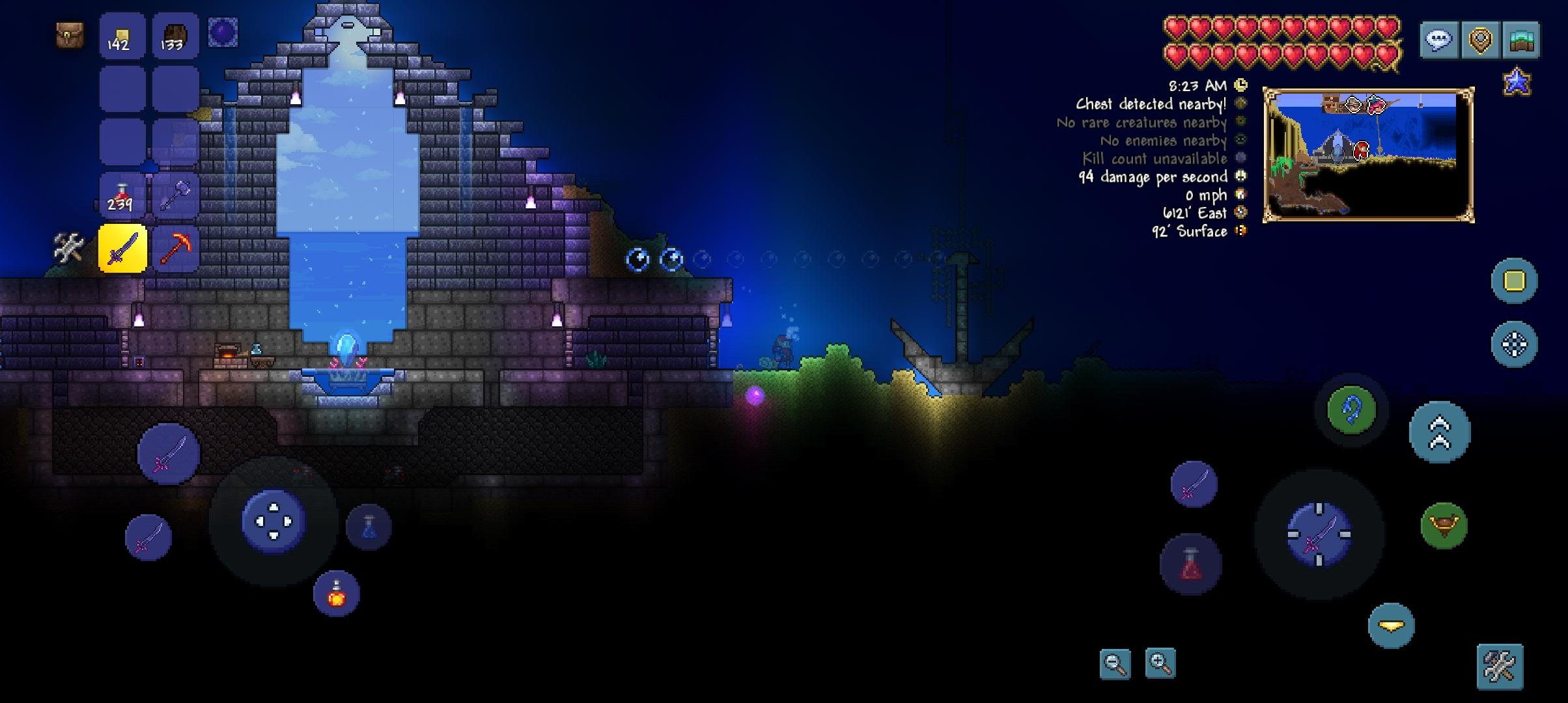
Task: Toggle the smart cursor crosshair button
Action: (1514, 344)
